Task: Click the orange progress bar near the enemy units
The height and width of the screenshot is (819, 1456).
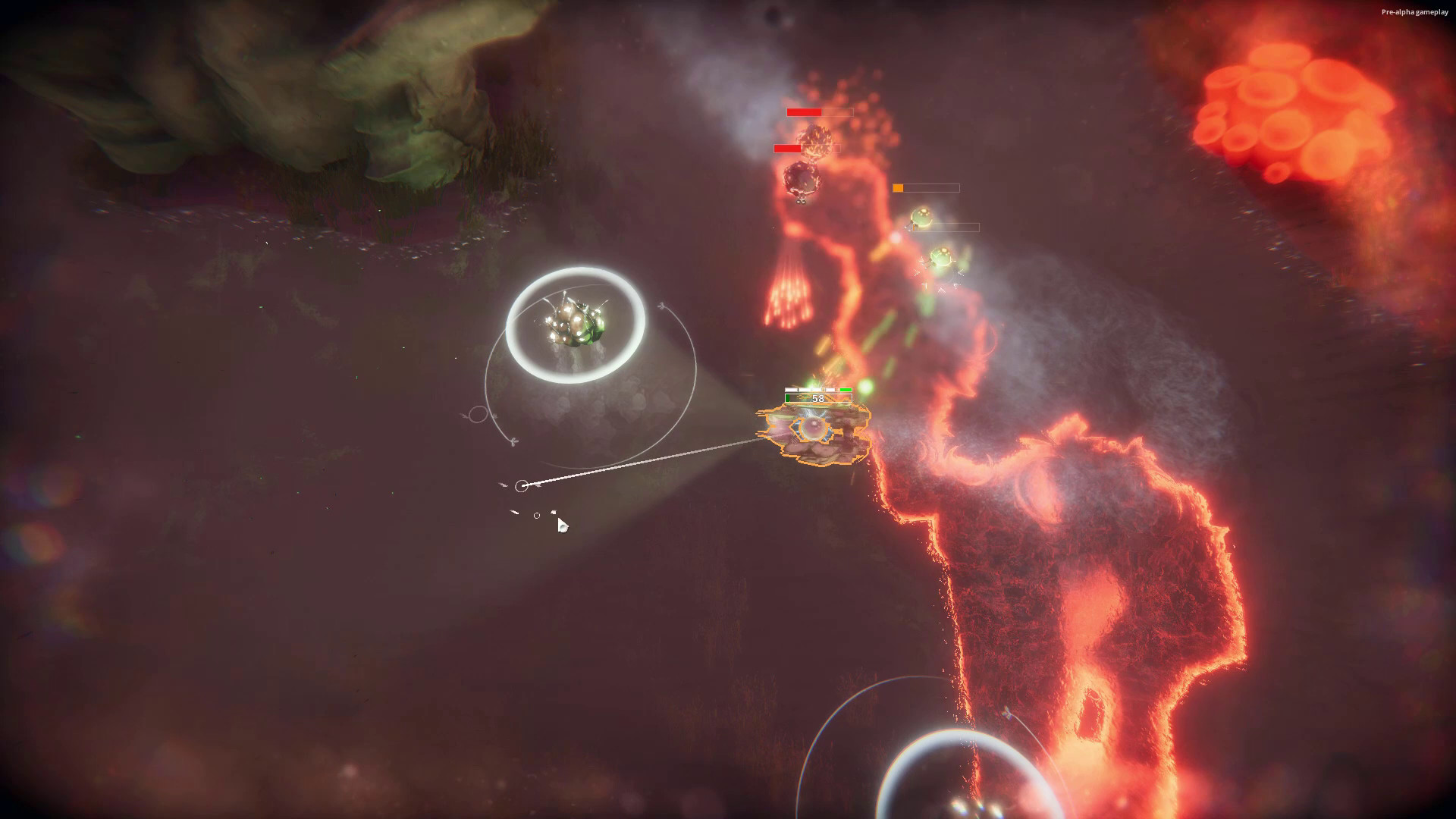Action: tap(898, 187)
